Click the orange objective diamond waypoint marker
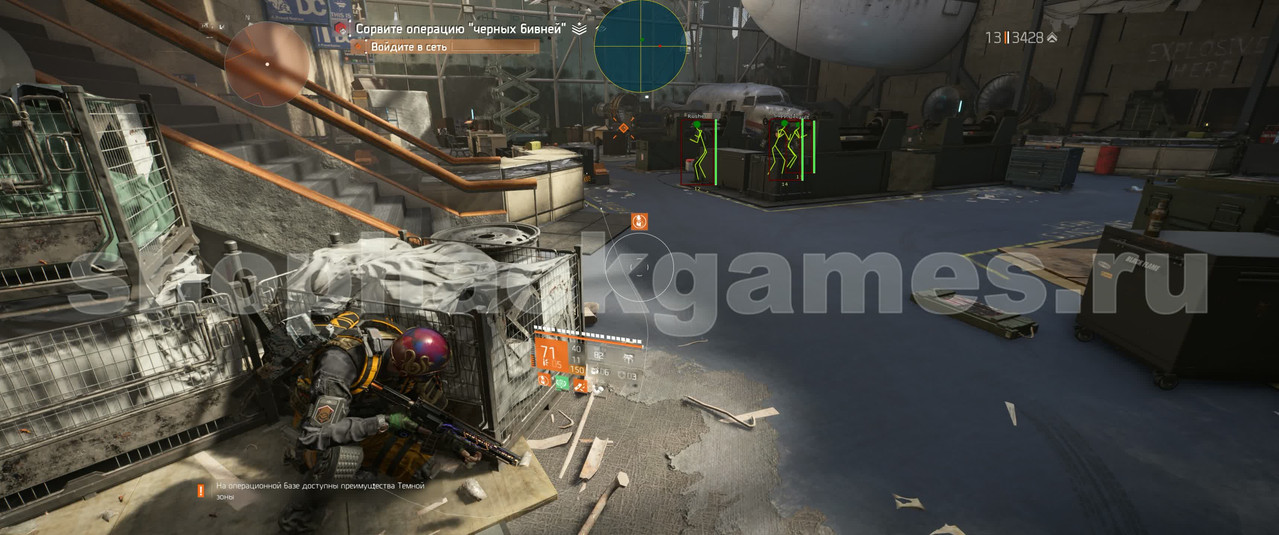1279x535 pixels. point(624,128)
